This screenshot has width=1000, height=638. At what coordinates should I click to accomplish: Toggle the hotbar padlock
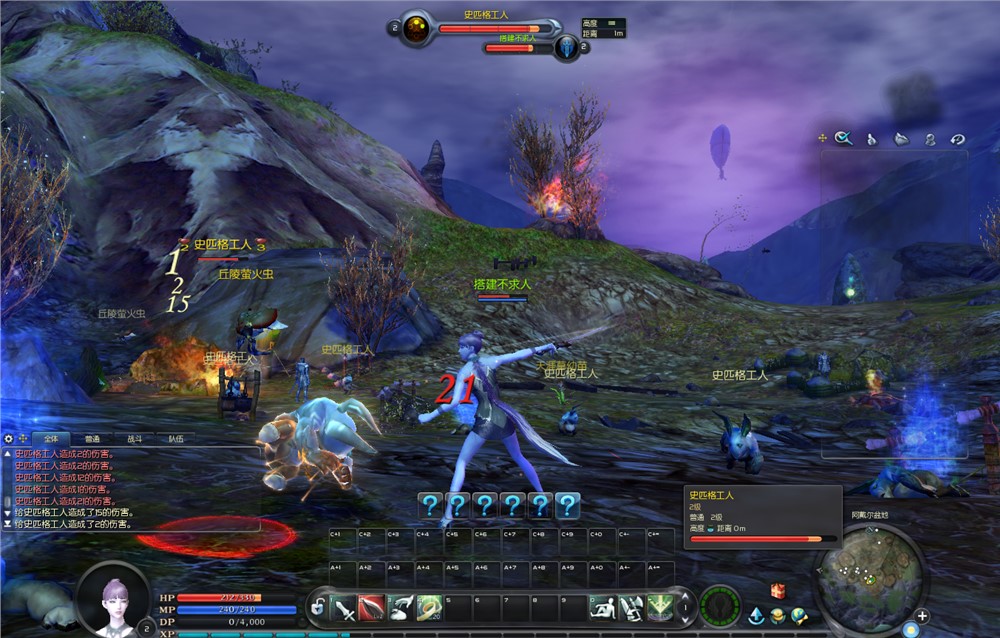click(318, 606)
